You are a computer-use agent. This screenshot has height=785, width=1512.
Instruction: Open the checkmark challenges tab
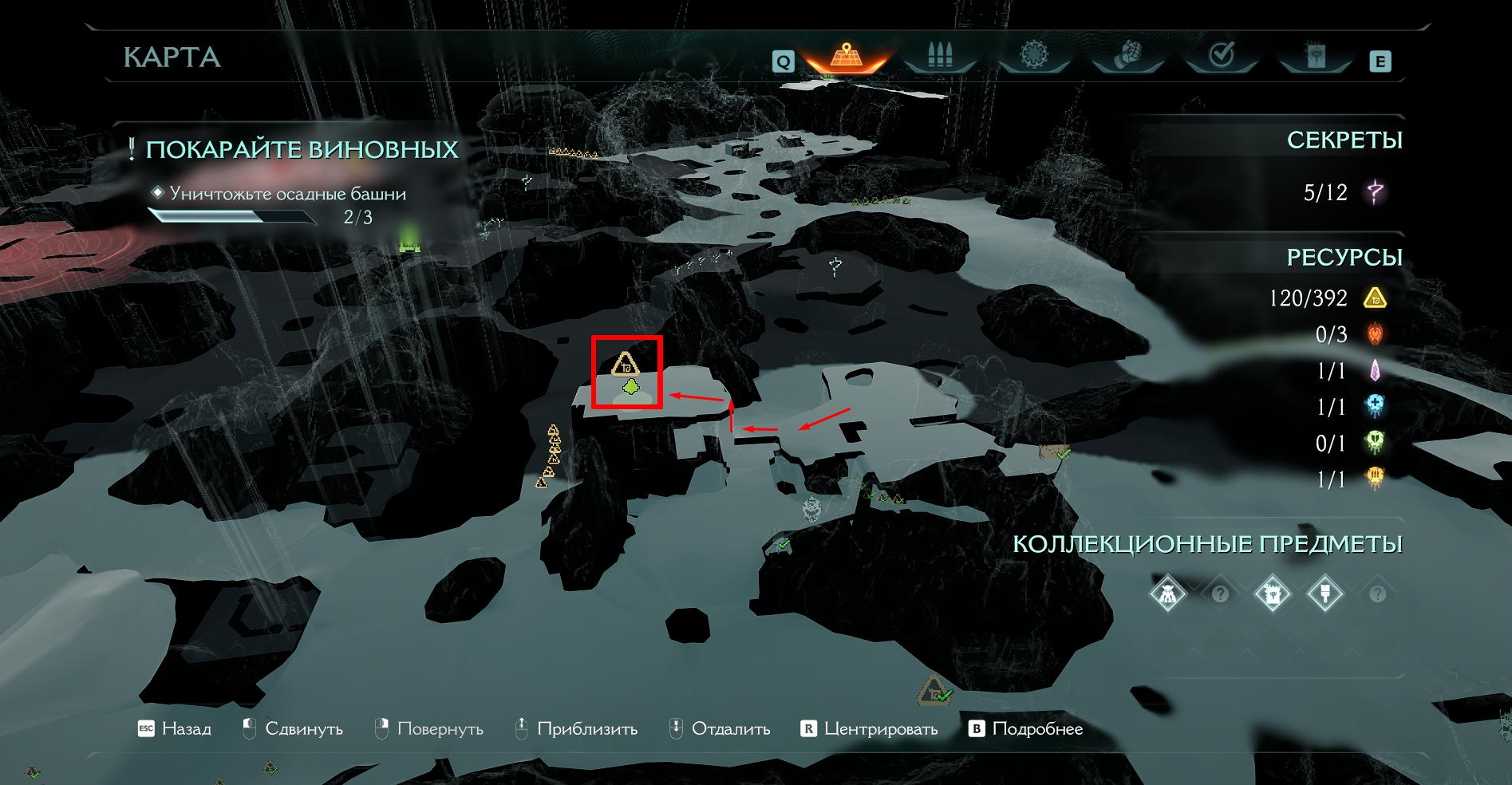pyautogui.click(x=1222, y=56)
